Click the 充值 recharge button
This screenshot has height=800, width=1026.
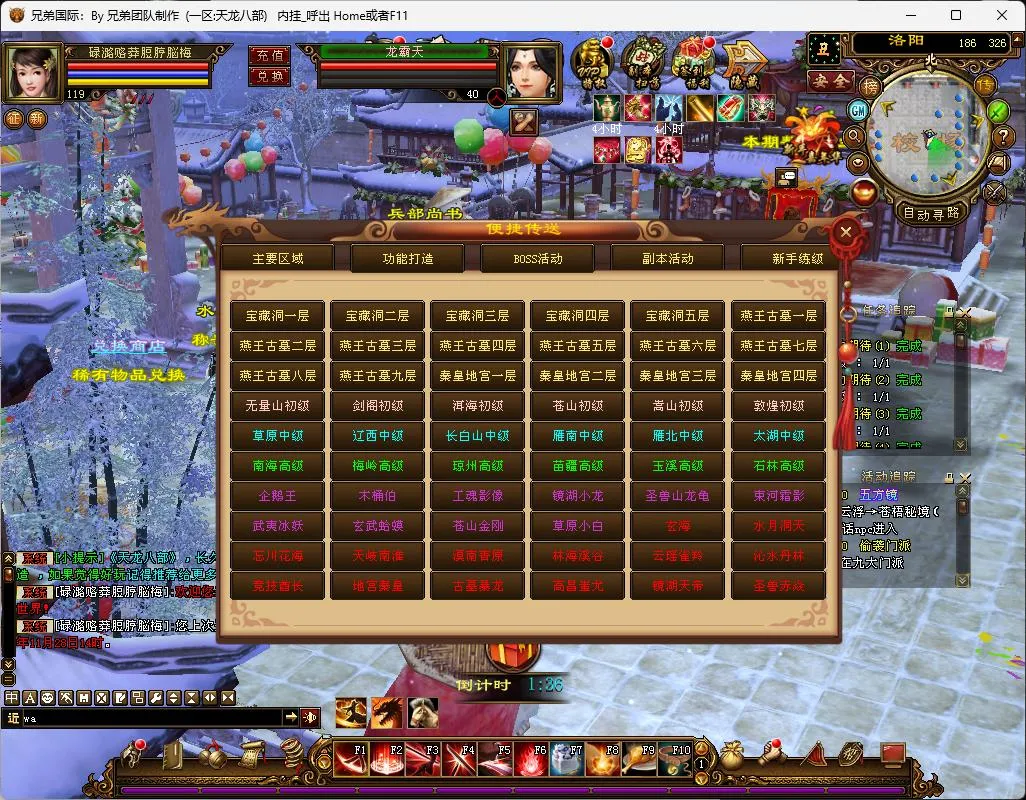tap(269, 55)
